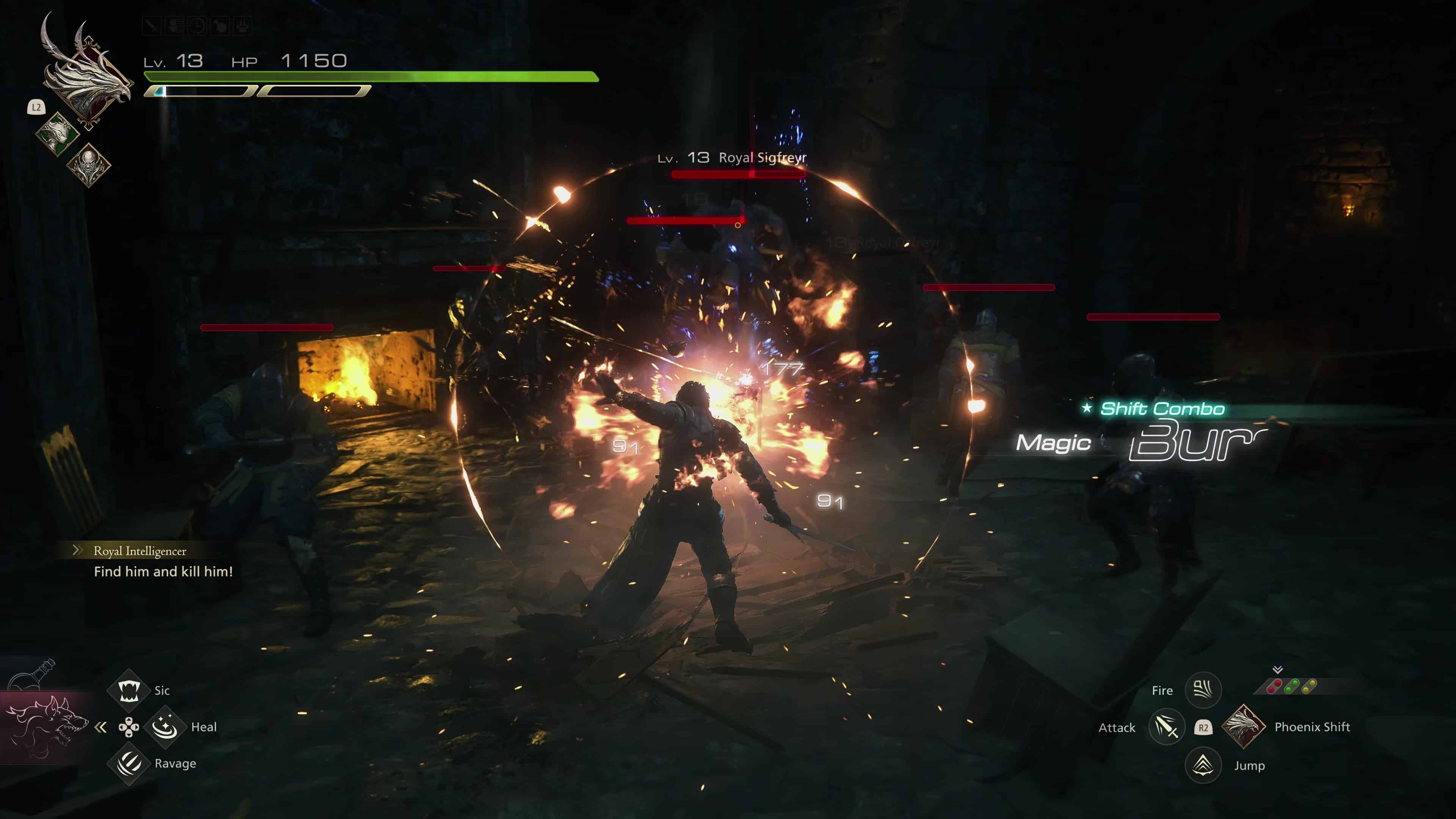Viewport: 1456px width, 819px height.
Task: Cast the Fire magic icon
Action: point(1203,690)
